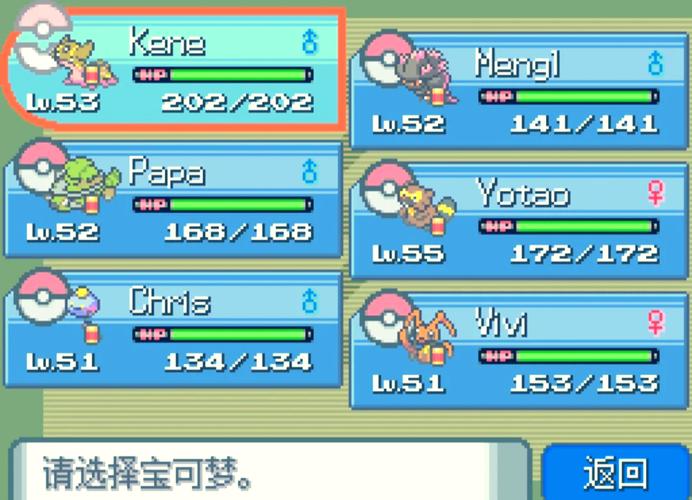Choose Papa, the level 52 Pokémon

[175, 200]
